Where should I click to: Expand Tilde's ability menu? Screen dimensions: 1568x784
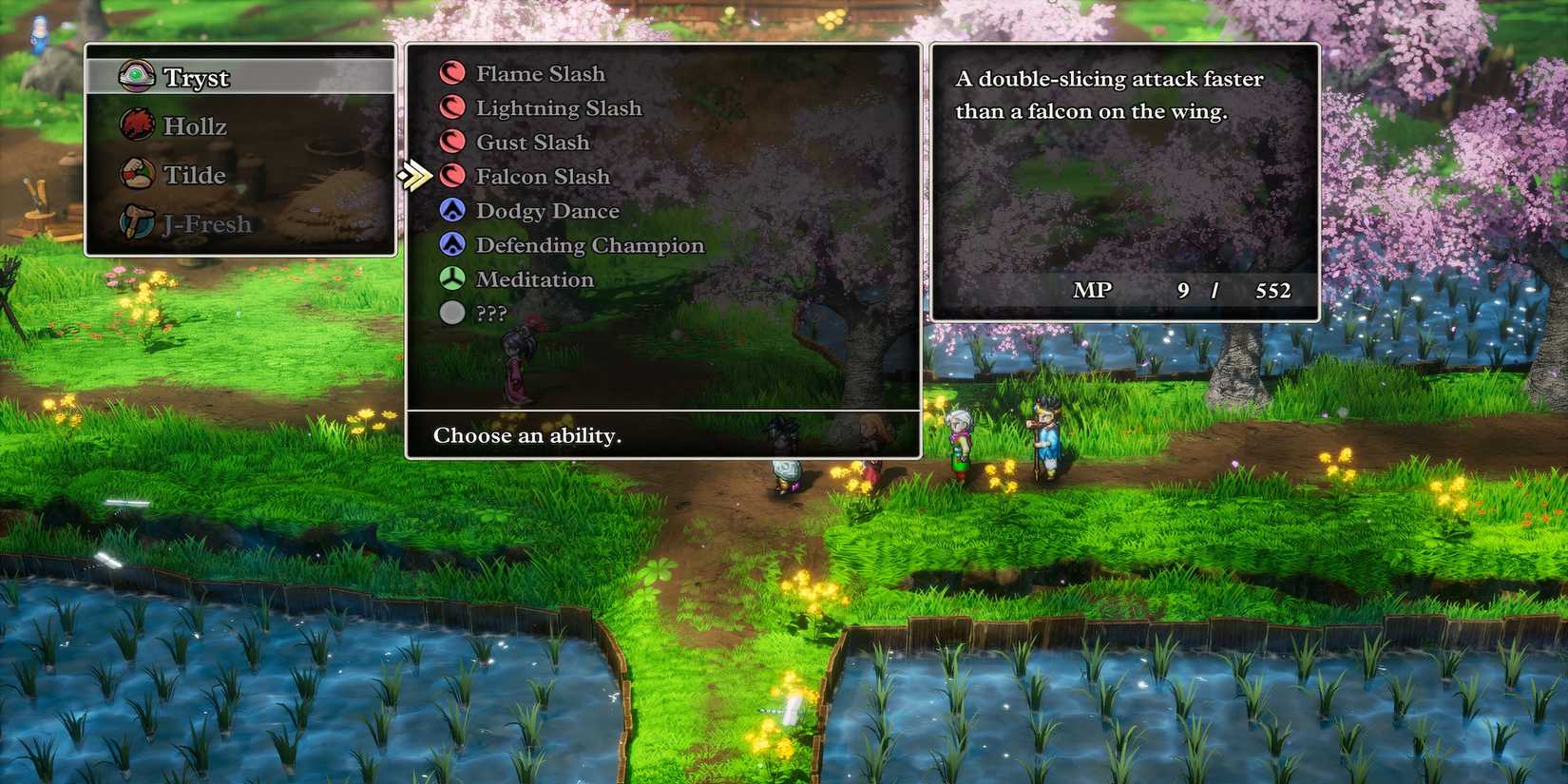tap(195, 175)
